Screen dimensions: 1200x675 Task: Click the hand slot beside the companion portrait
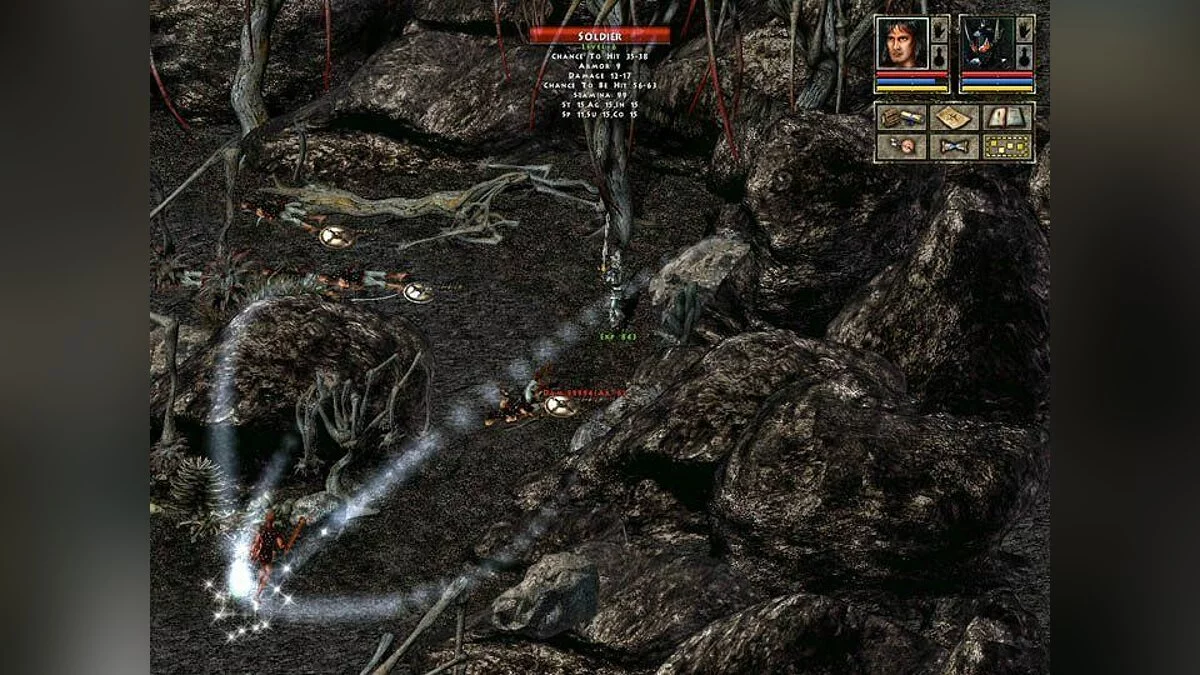coord(1023,30)
